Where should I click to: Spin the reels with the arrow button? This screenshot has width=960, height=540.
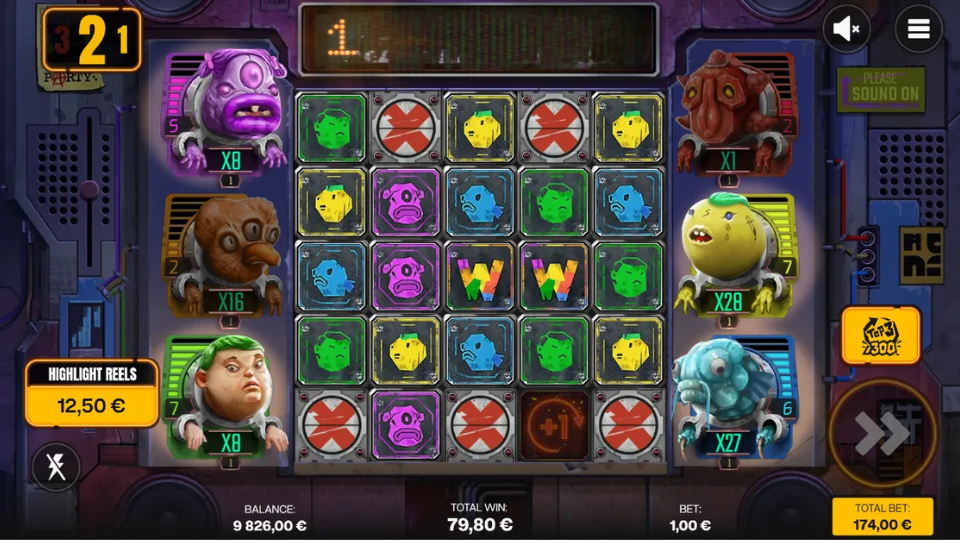882,433
